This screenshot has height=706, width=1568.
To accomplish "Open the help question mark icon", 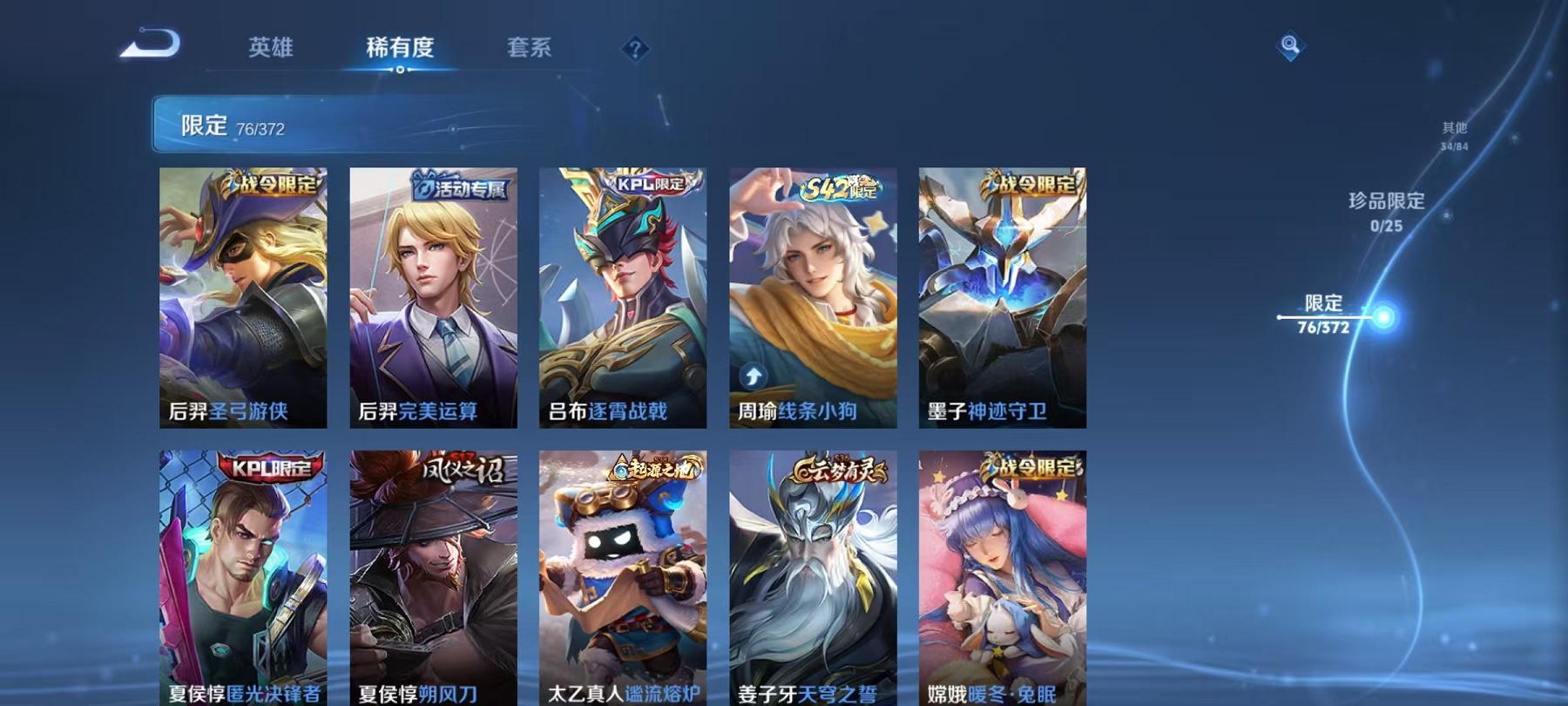I will 634,48.
